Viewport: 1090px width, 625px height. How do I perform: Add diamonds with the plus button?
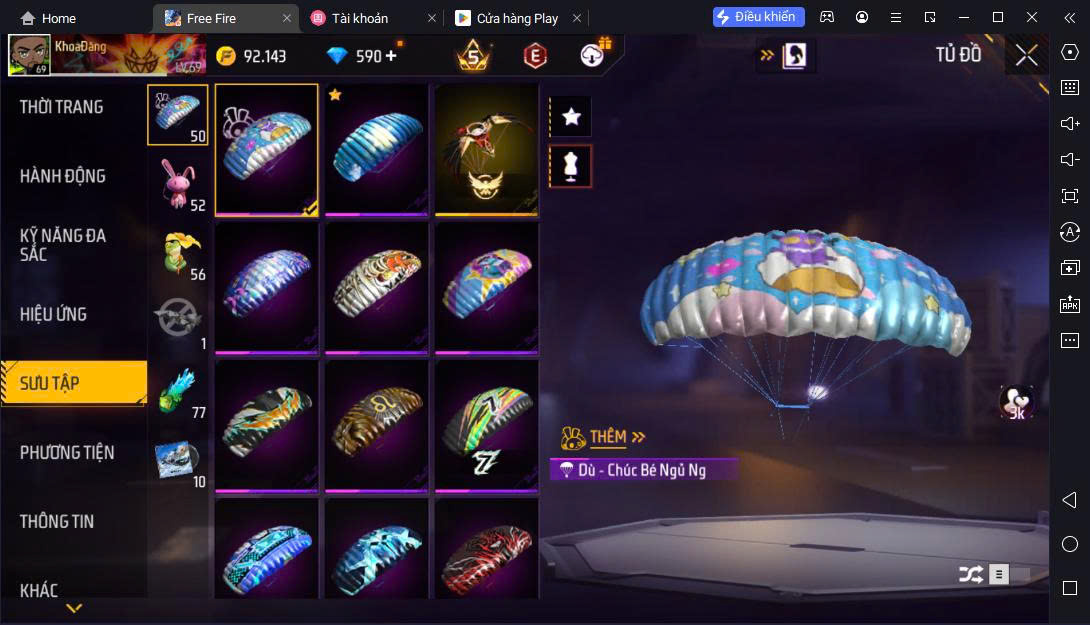point(391,56)
